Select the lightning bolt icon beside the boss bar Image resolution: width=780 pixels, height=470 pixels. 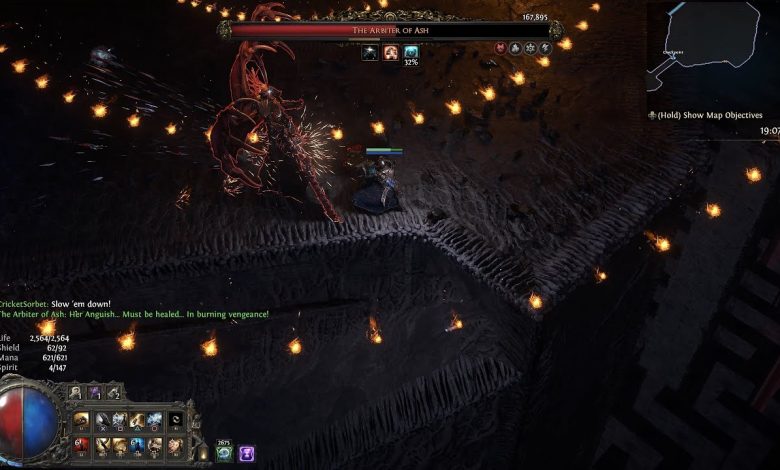pos(545,47)
